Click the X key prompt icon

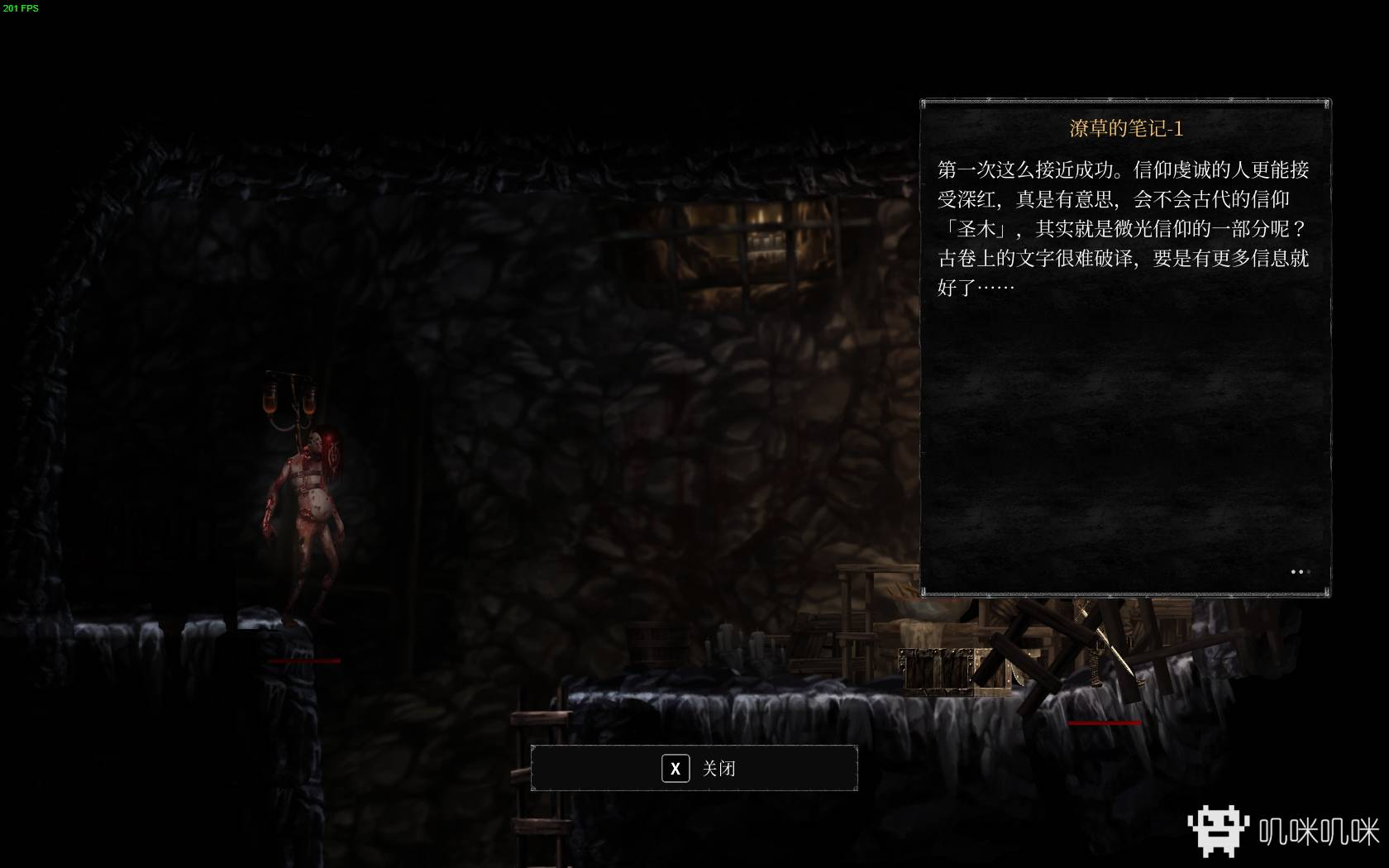coord(675,768)
